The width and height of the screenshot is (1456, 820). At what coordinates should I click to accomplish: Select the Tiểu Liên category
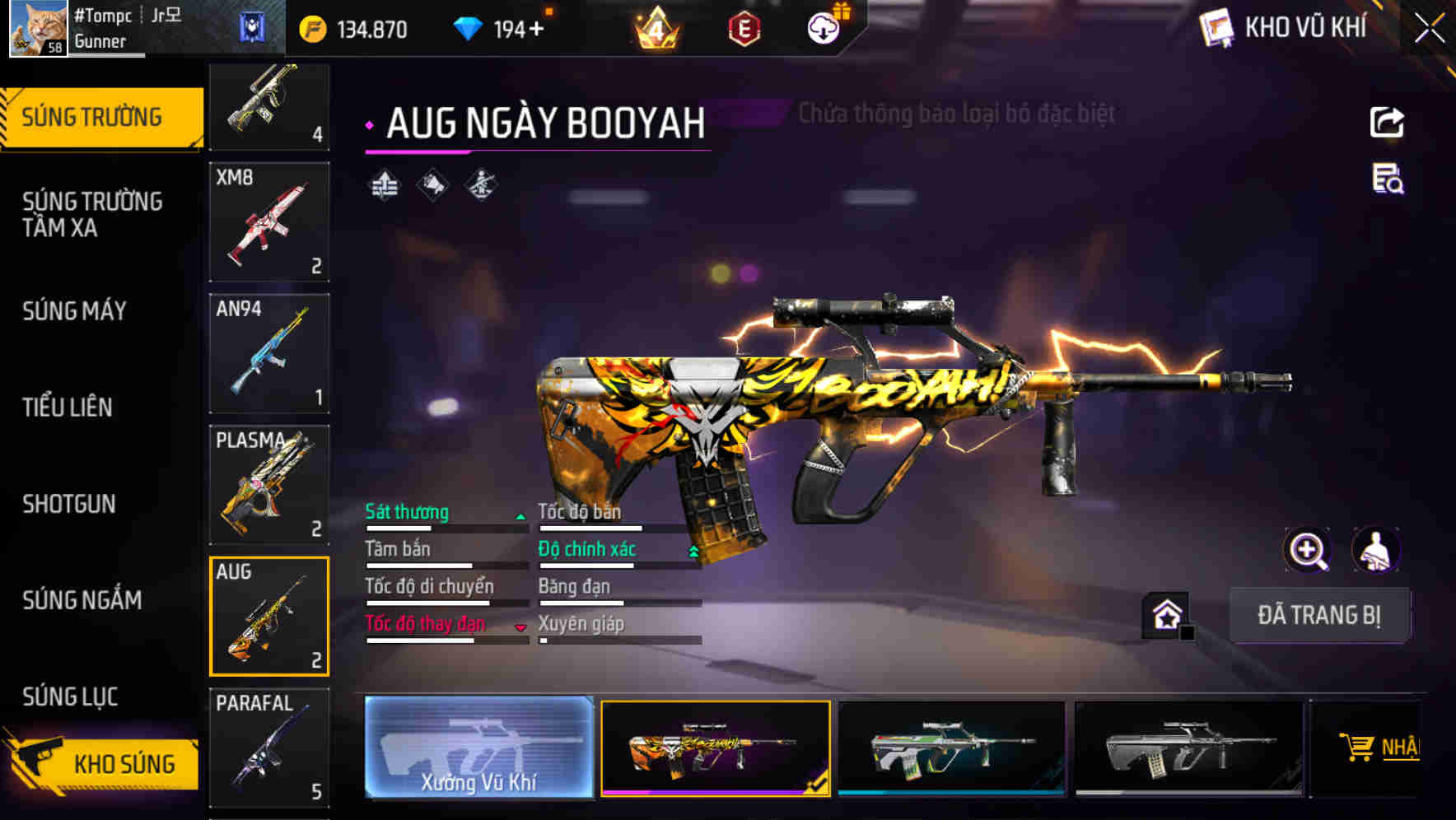(x=68, y=407)
